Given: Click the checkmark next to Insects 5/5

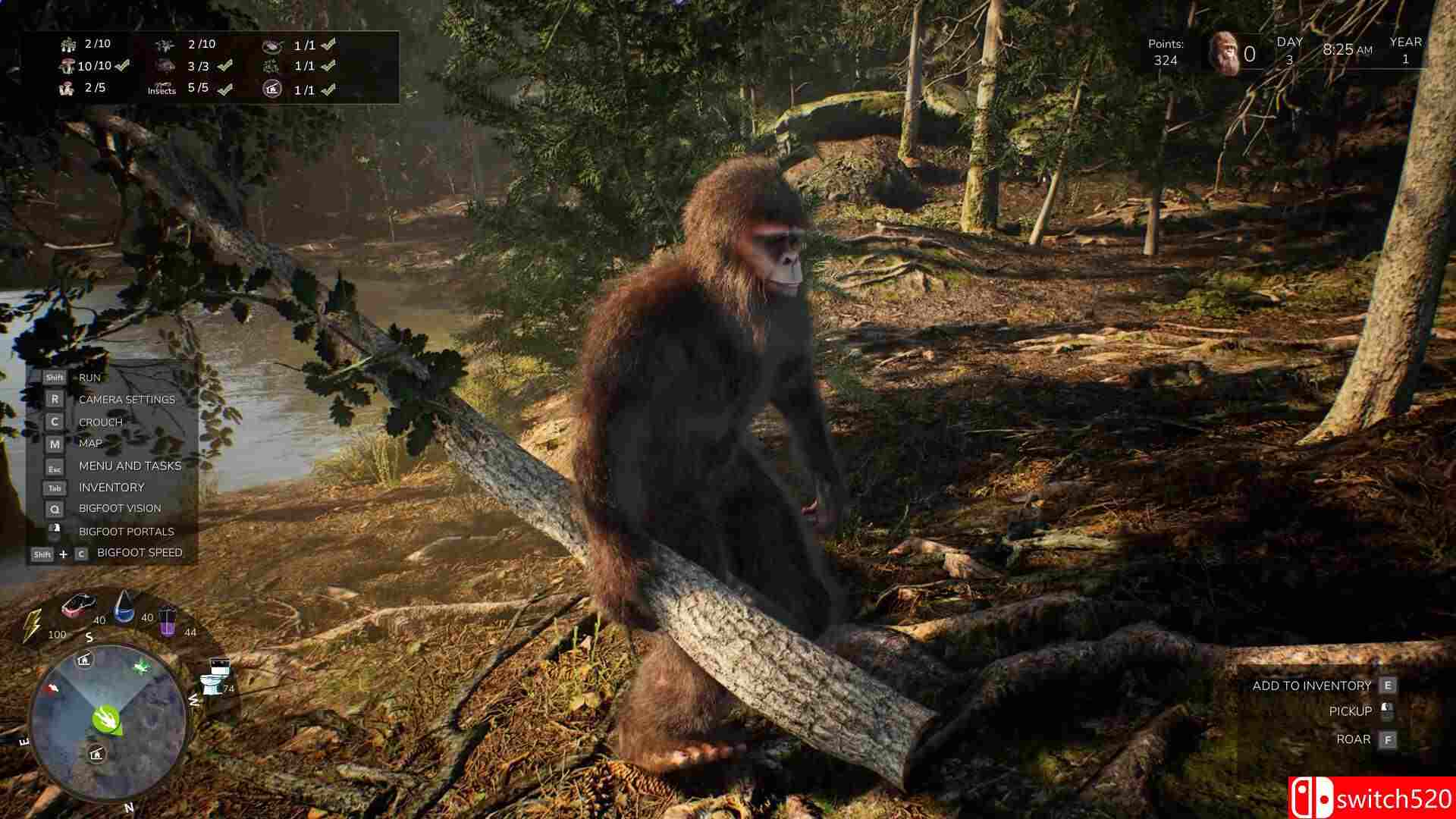Looking at the screenshot, I should (x=223, y=89).
